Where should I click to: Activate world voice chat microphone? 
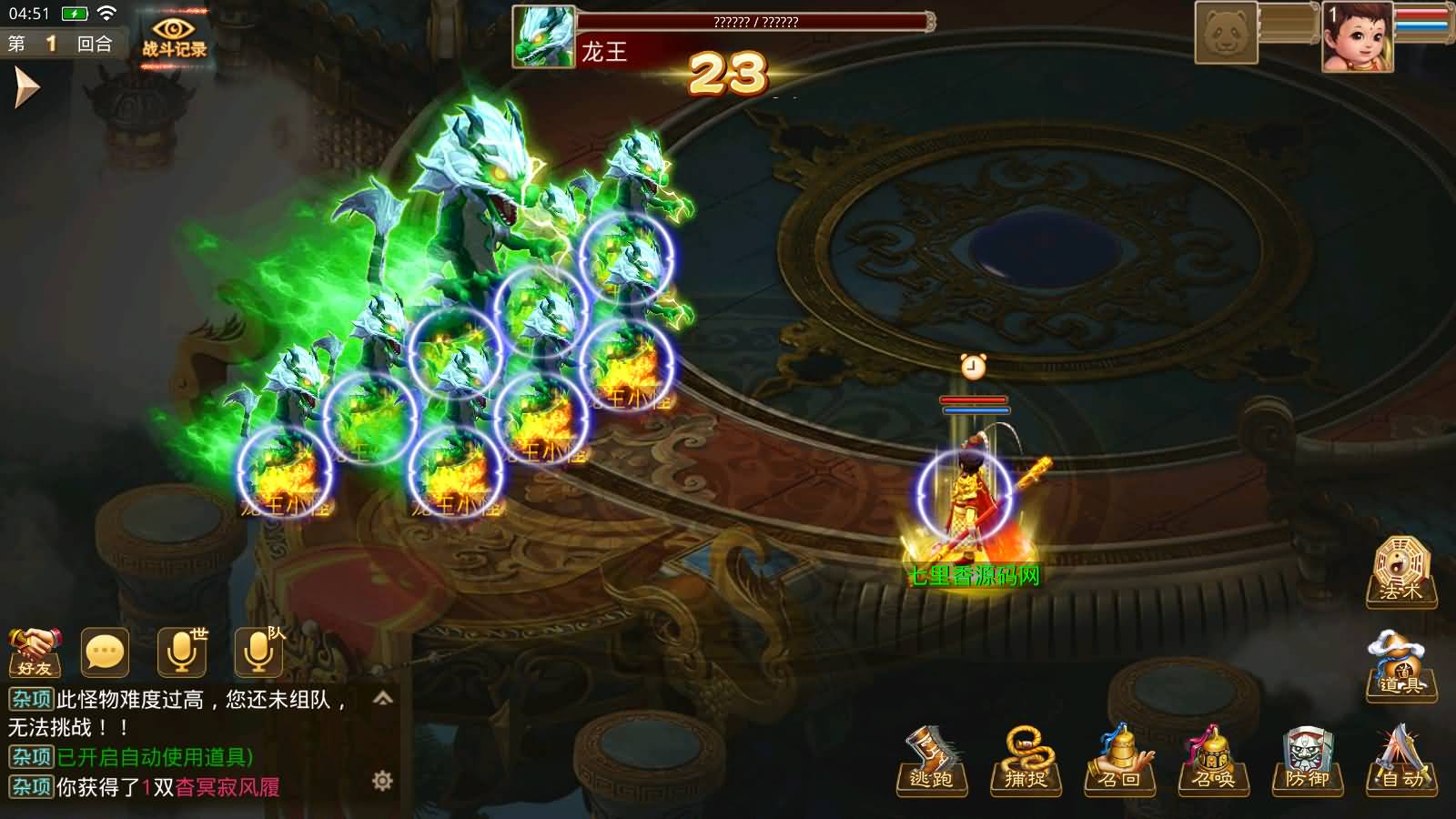tap(181, 652)
